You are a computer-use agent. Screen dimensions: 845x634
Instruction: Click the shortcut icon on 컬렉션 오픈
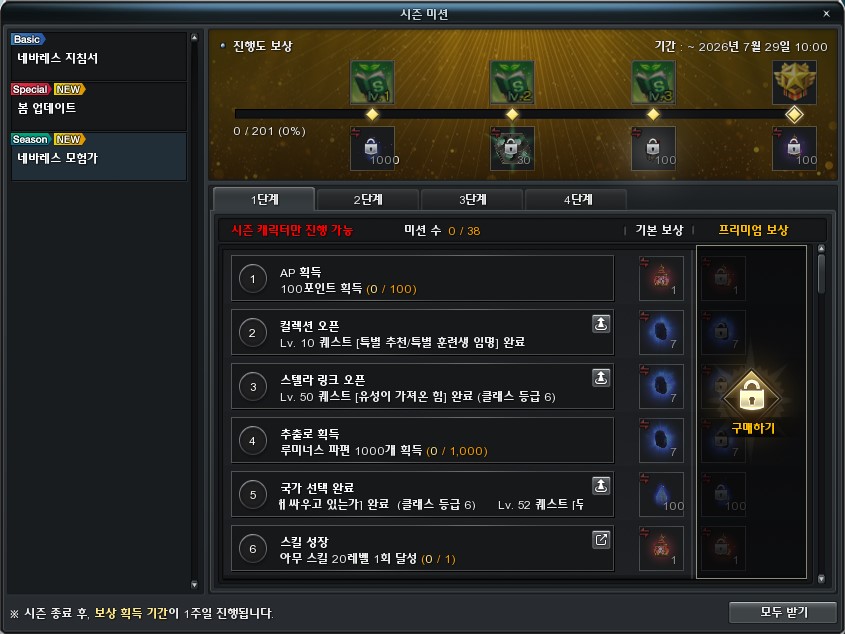[600, 323]
